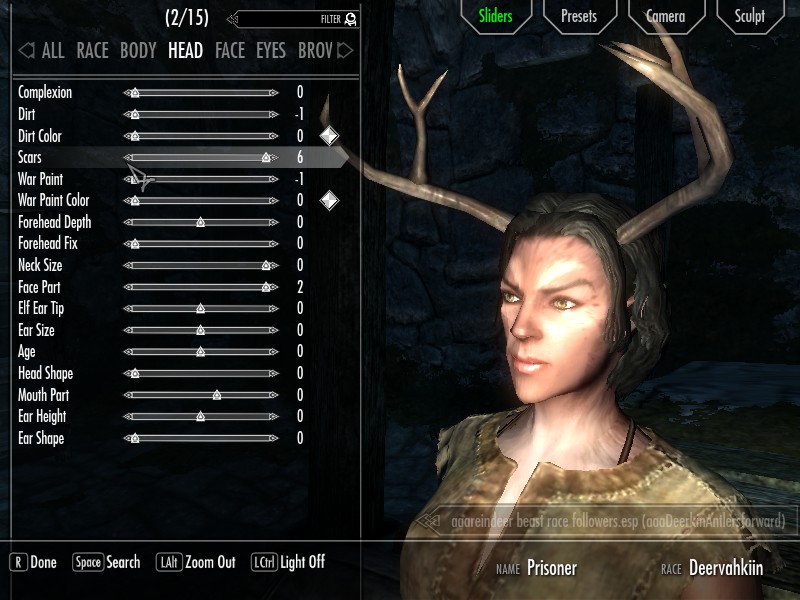800x600 pixels.
Task: Click the right category scroll arrow
Action: click(346, 50)
